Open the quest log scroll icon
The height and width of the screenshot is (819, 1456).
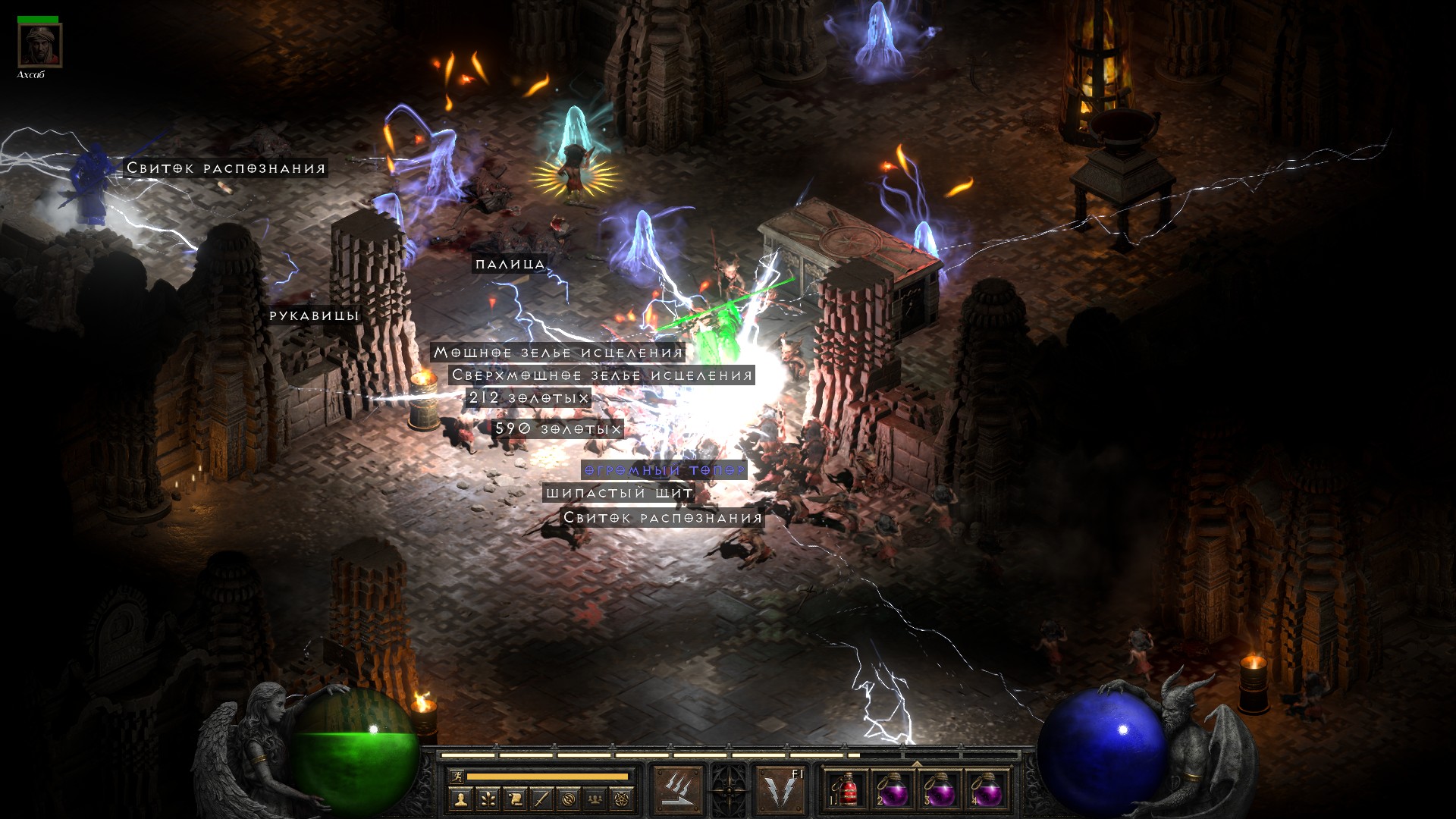point(515,799)
